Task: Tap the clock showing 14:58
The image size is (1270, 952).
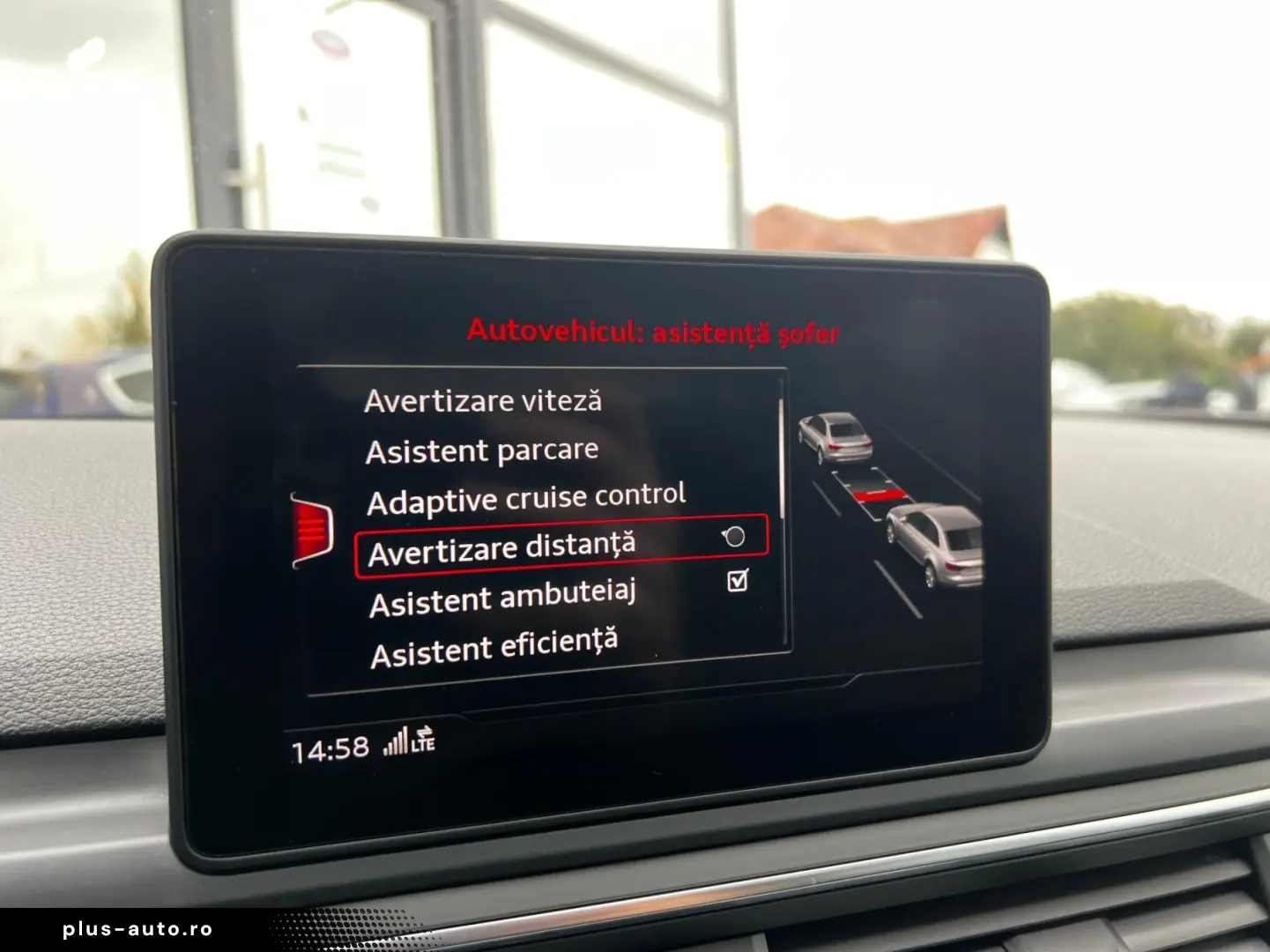Action: pos(328,747)
